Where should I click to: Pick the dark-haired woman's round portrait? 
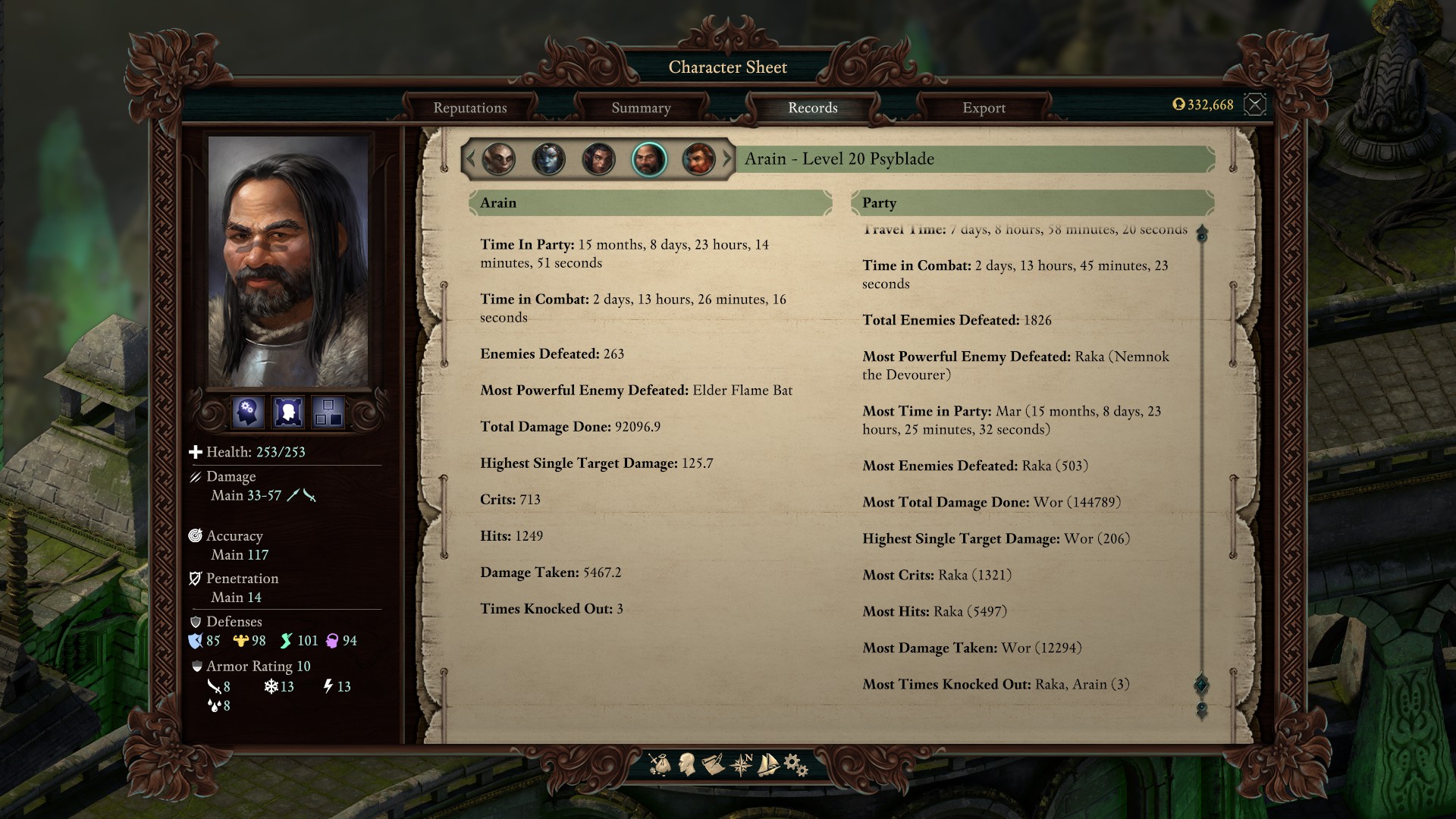[598, 159]
